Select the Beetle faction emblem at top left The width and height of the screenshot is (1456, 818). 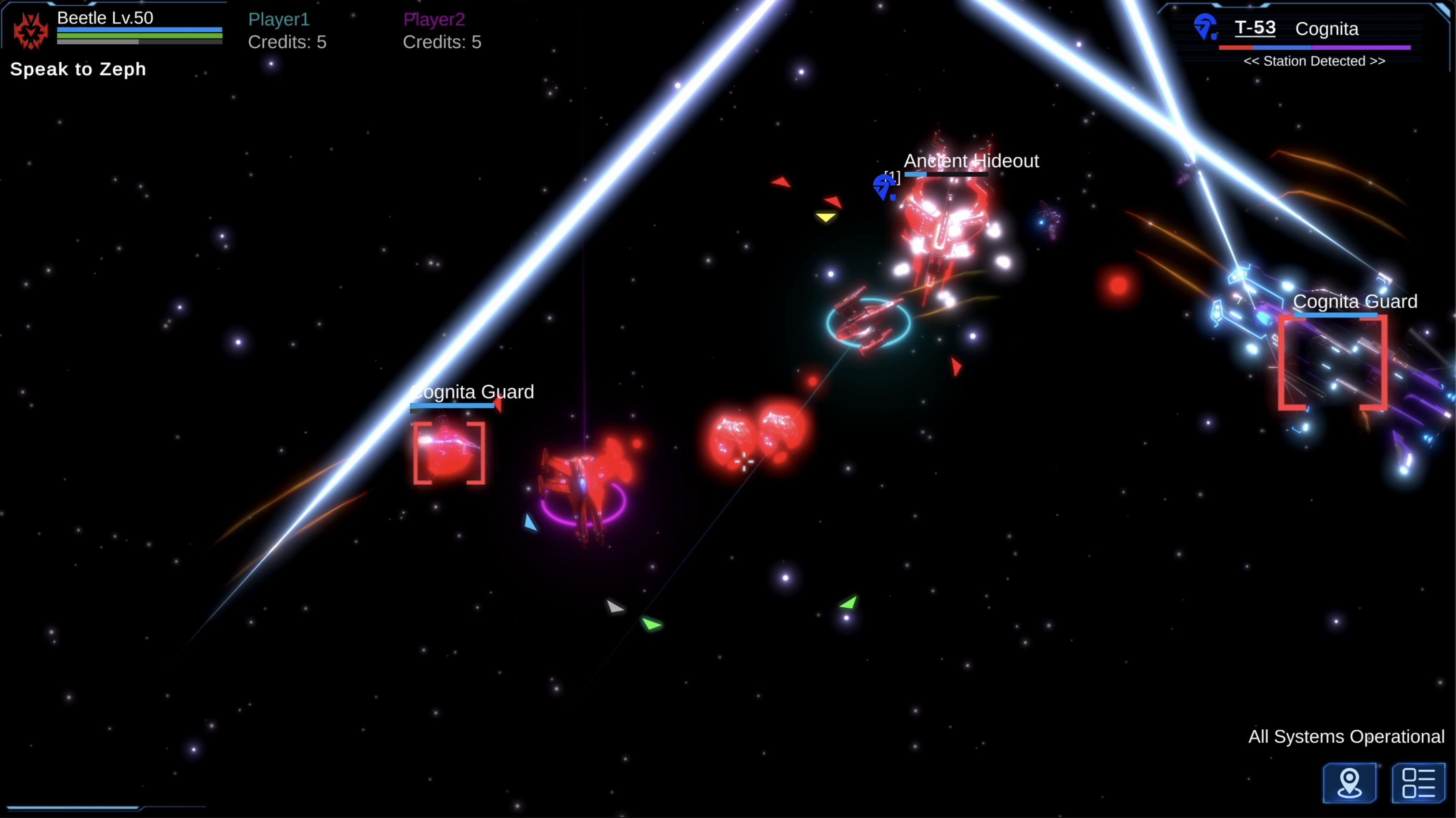30,31
